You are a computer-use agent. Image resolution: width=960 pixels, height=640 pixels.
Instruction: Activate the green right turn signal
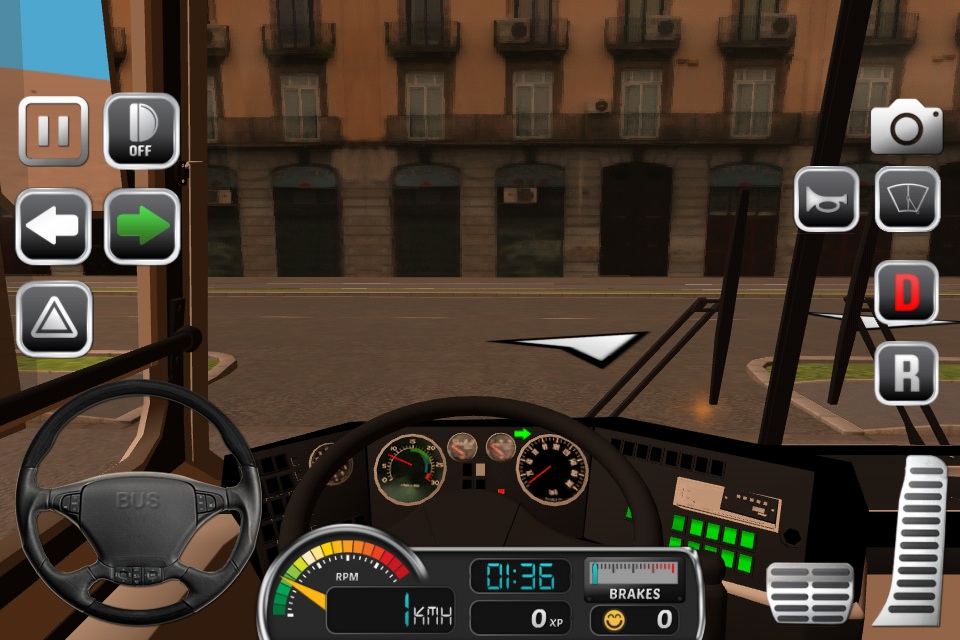[x=141, y=226]
